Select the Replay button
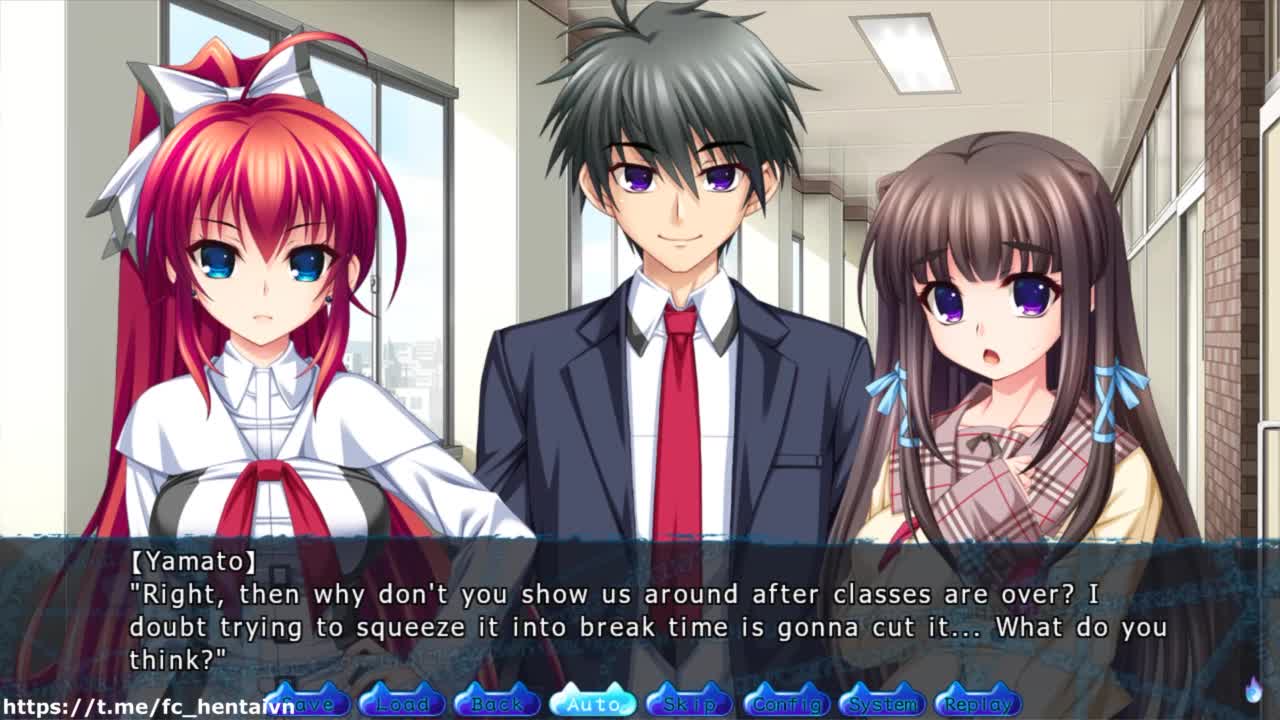The width and height of the screenshot is (1280, 720). pos(977,703)
